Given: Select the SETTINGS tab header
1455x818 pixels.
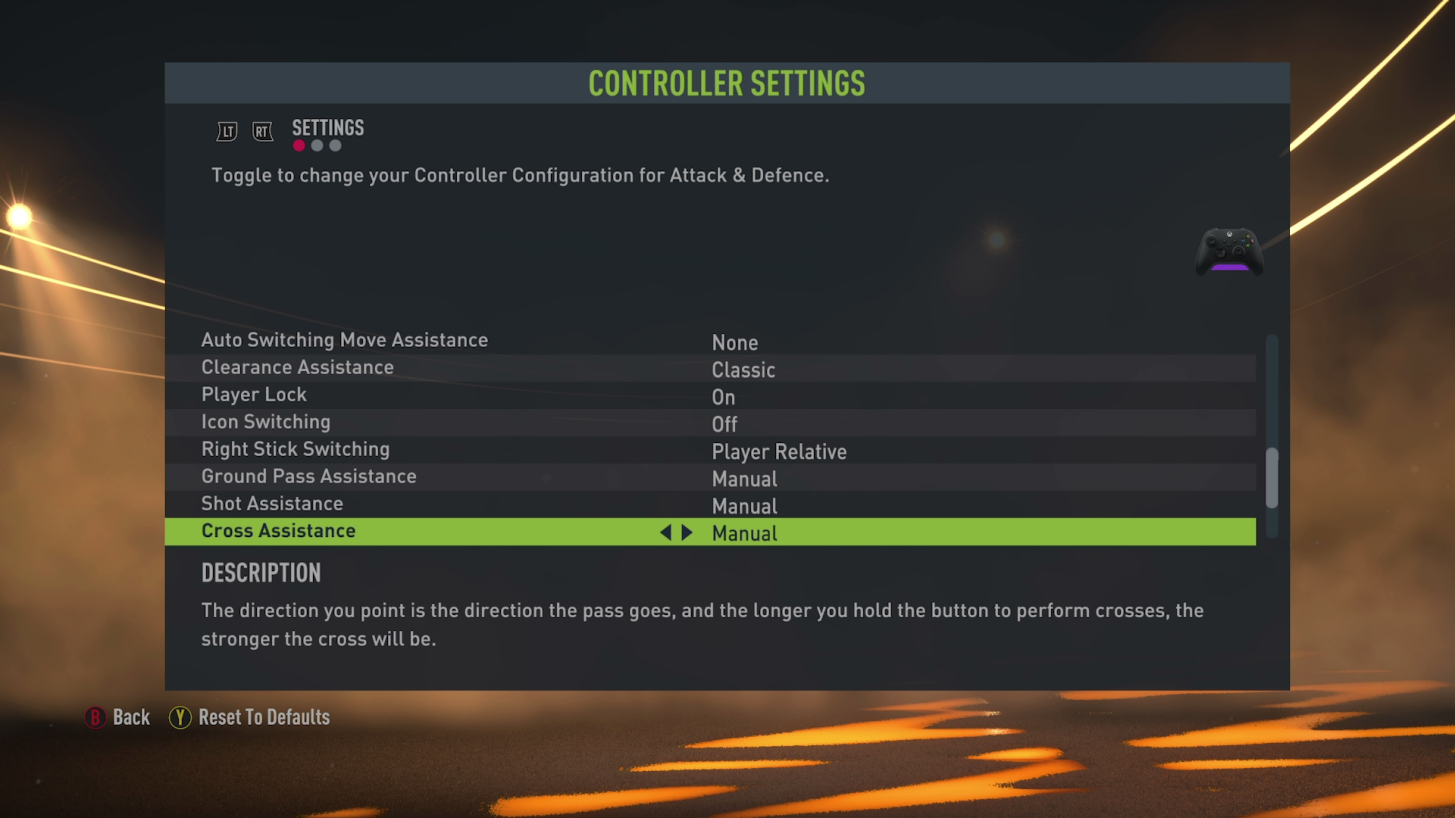Looking at the screenshot, I should pyautogui.click(x=327, y=127).
